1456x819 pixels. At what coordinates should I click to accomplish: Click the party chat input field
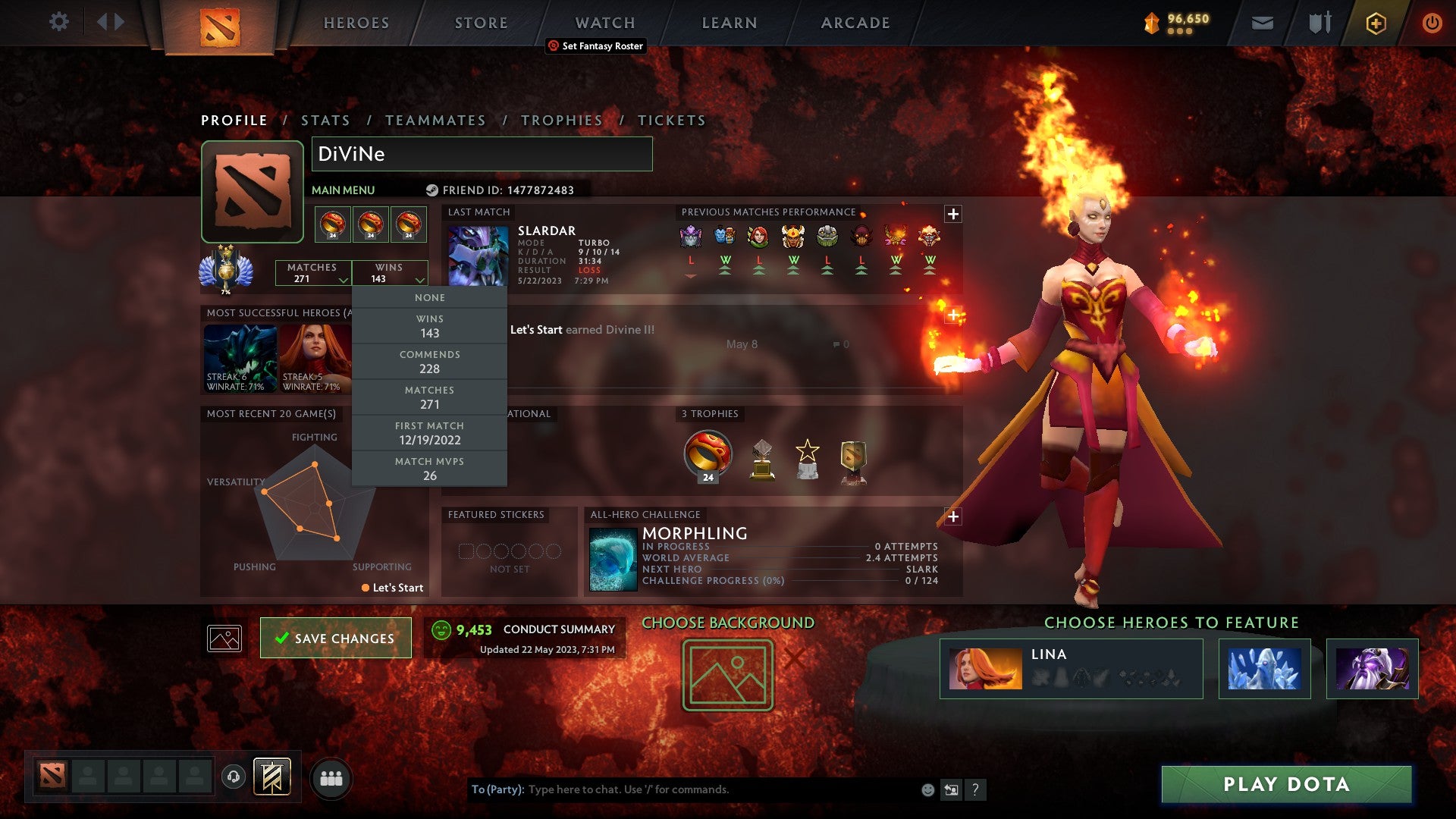tap(682, 789)
